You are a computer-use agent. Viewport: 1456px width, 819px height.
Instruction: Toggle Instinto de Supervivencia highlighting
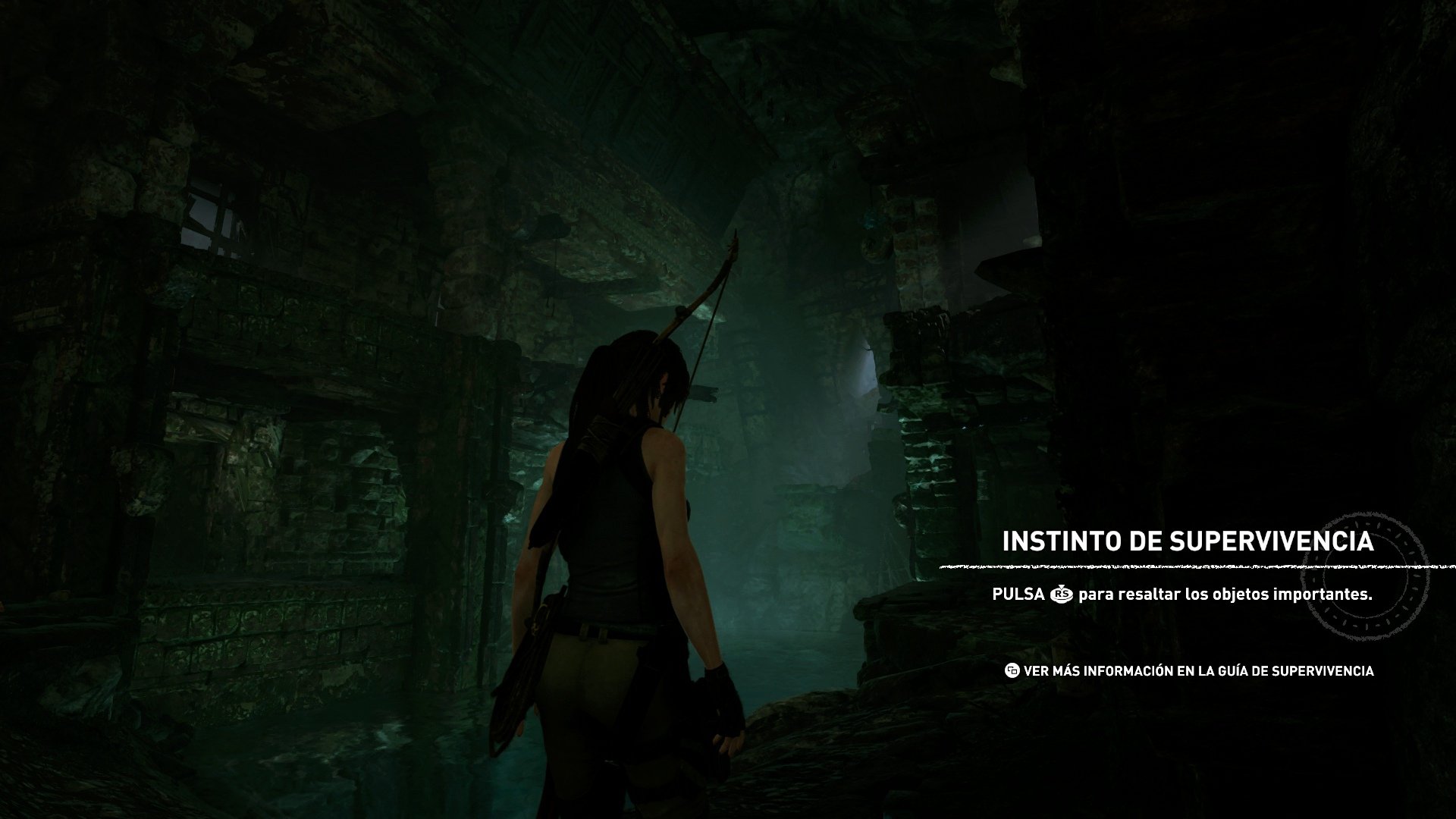(1188, 541)
